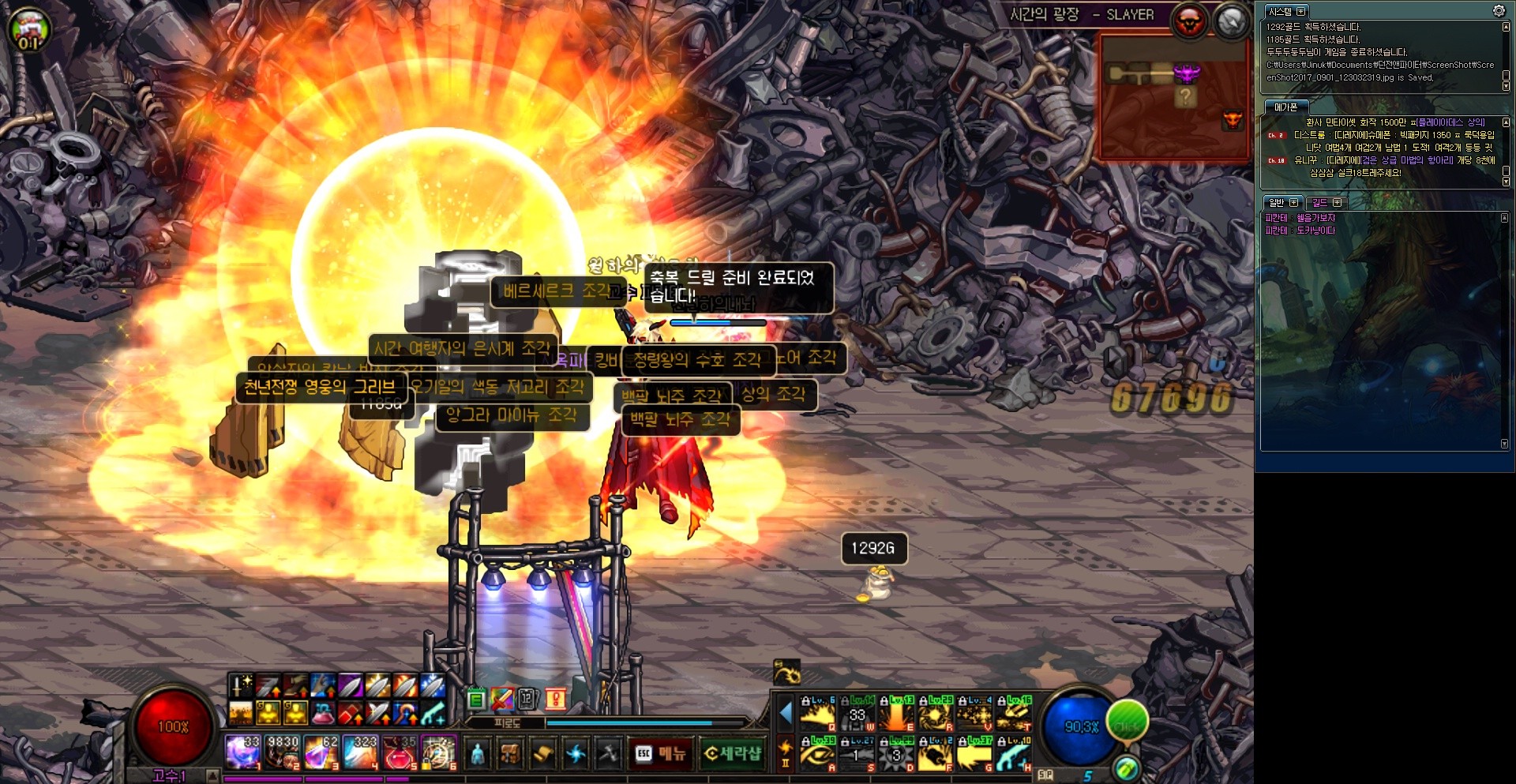Viewport: 1516px width, 784px height.
Task: Use the red potion in quickslot 5
Action: [400, 752]
